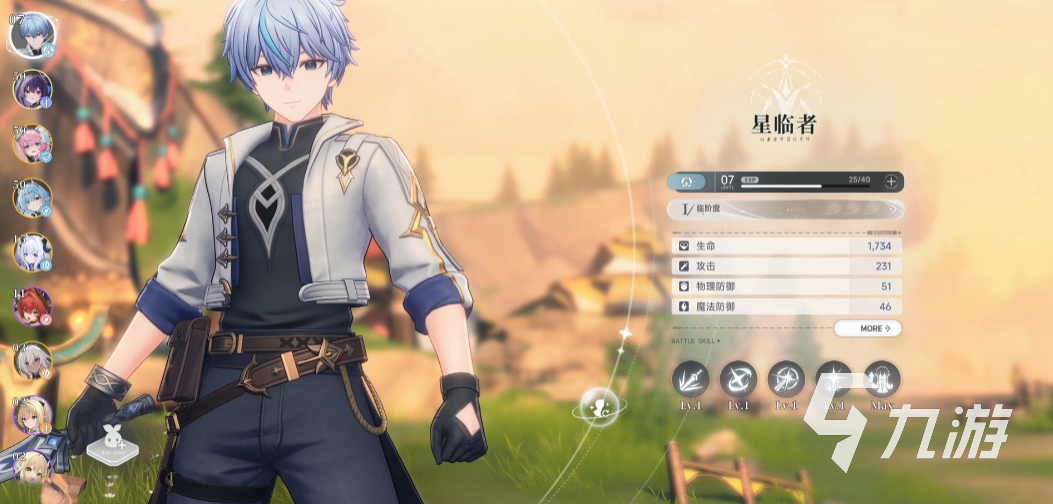The height and width of the screenshot is (504, 1053).
Task: Switch to the pink-haired character portrait
Action: (31, 143)
